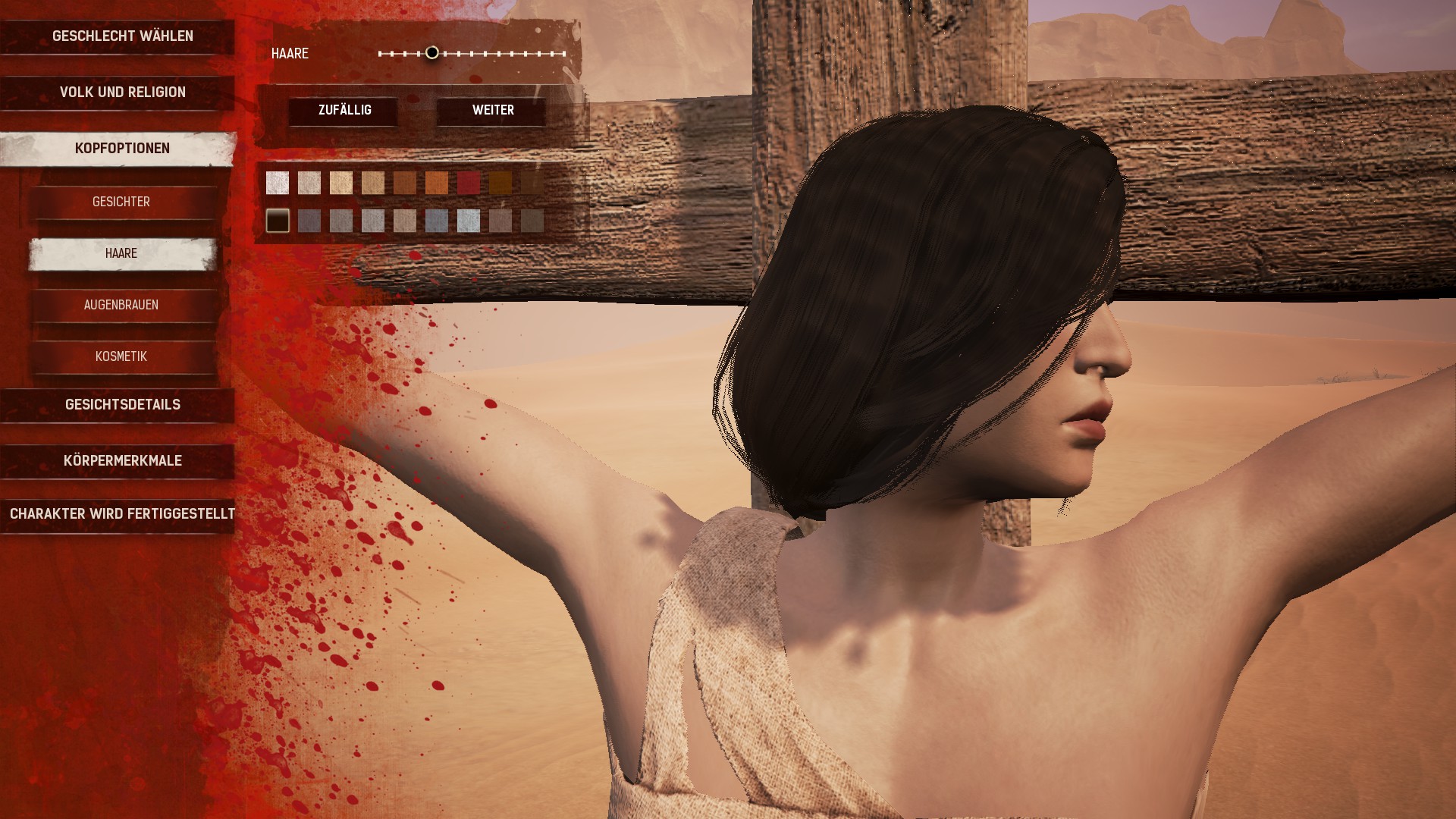Open the Geschlecht wählen section
The image size is (1456, 819).
[x=122, y=36]
